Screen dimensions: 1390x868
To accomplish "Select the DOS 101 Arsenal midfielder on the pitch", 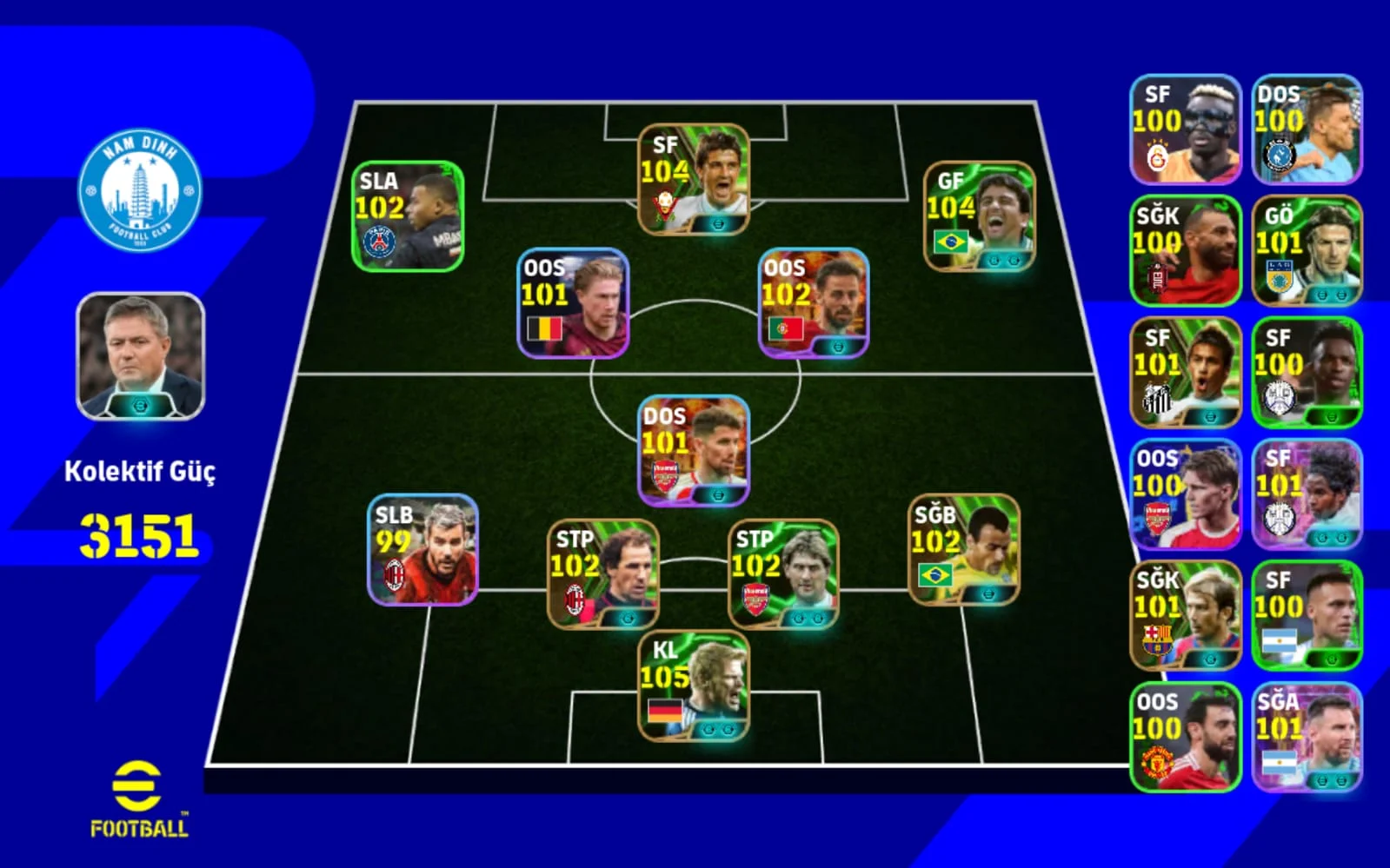I will (x=694, y=451).
